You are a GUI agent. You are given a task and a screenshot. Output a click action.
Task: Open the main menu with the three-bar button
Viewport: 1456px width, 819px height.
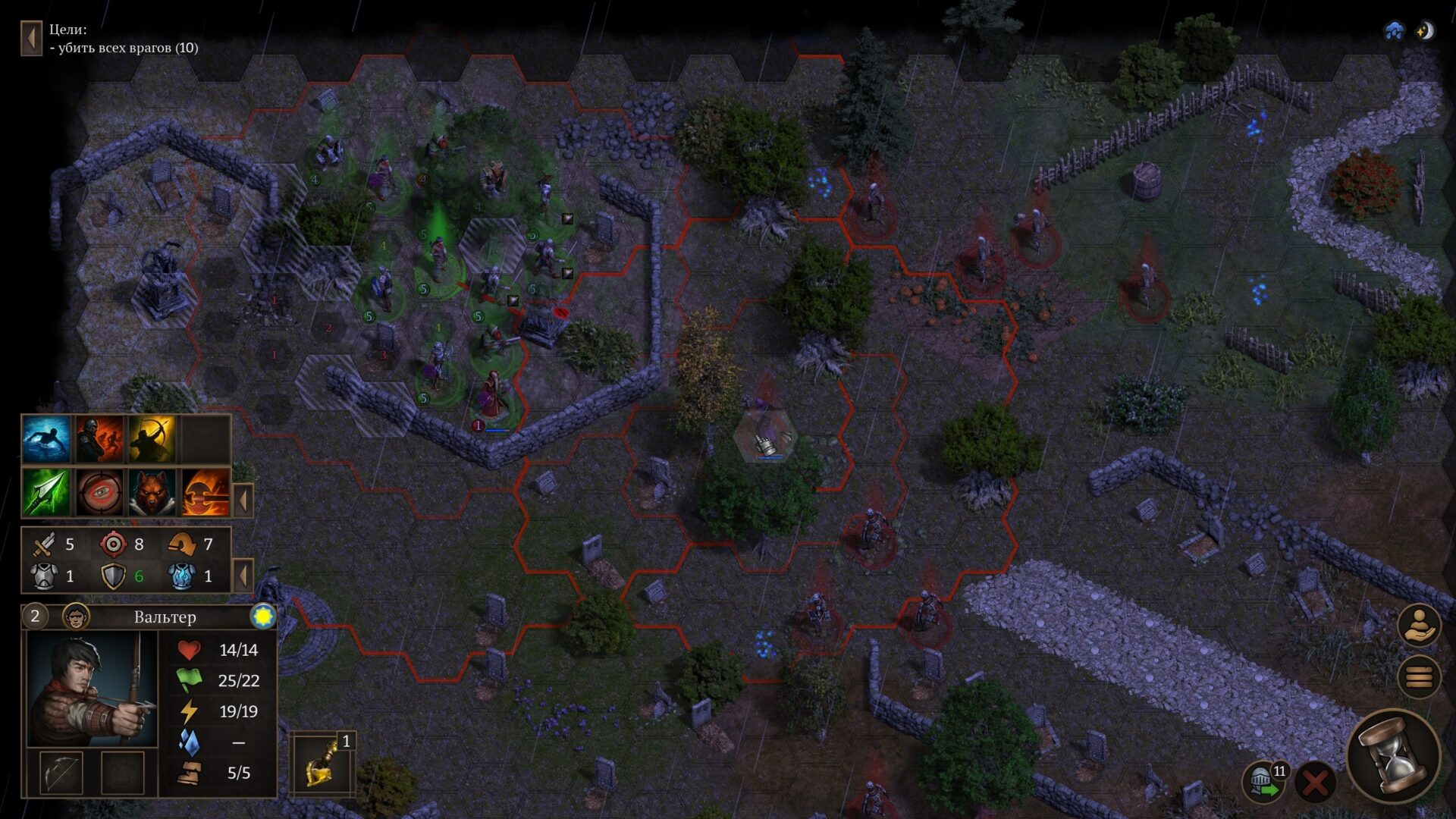click(x=1419, y=675)
